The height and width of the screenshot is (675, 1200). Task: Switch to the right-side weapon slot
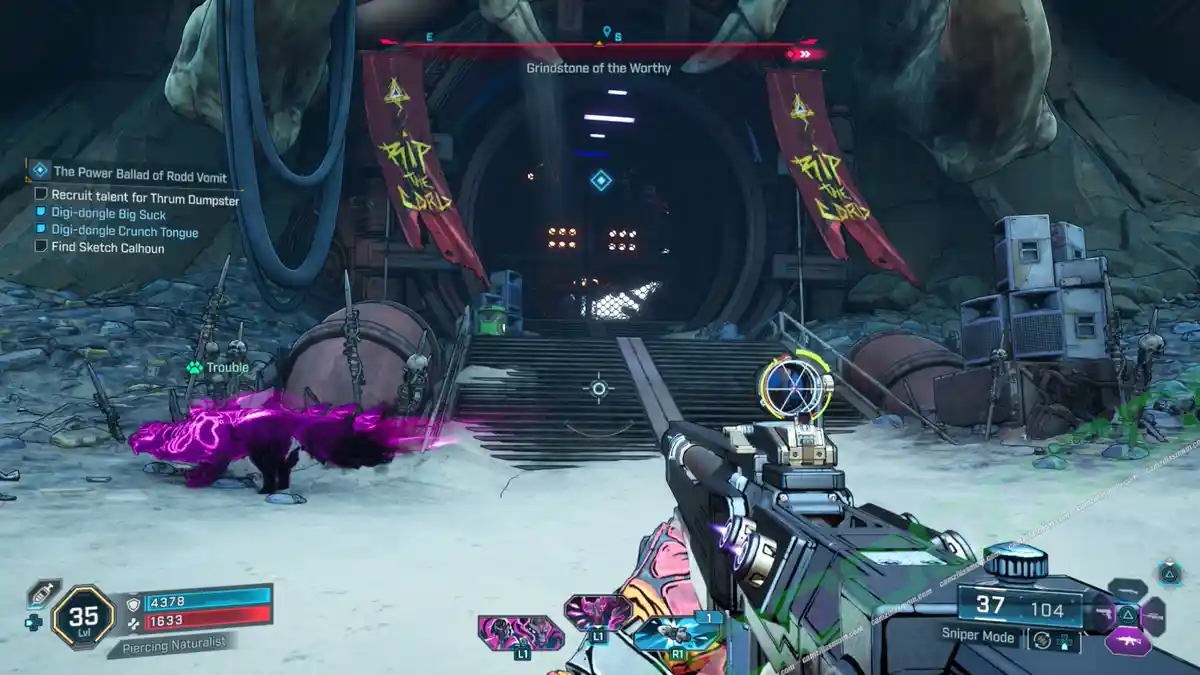coord(1154,615)
